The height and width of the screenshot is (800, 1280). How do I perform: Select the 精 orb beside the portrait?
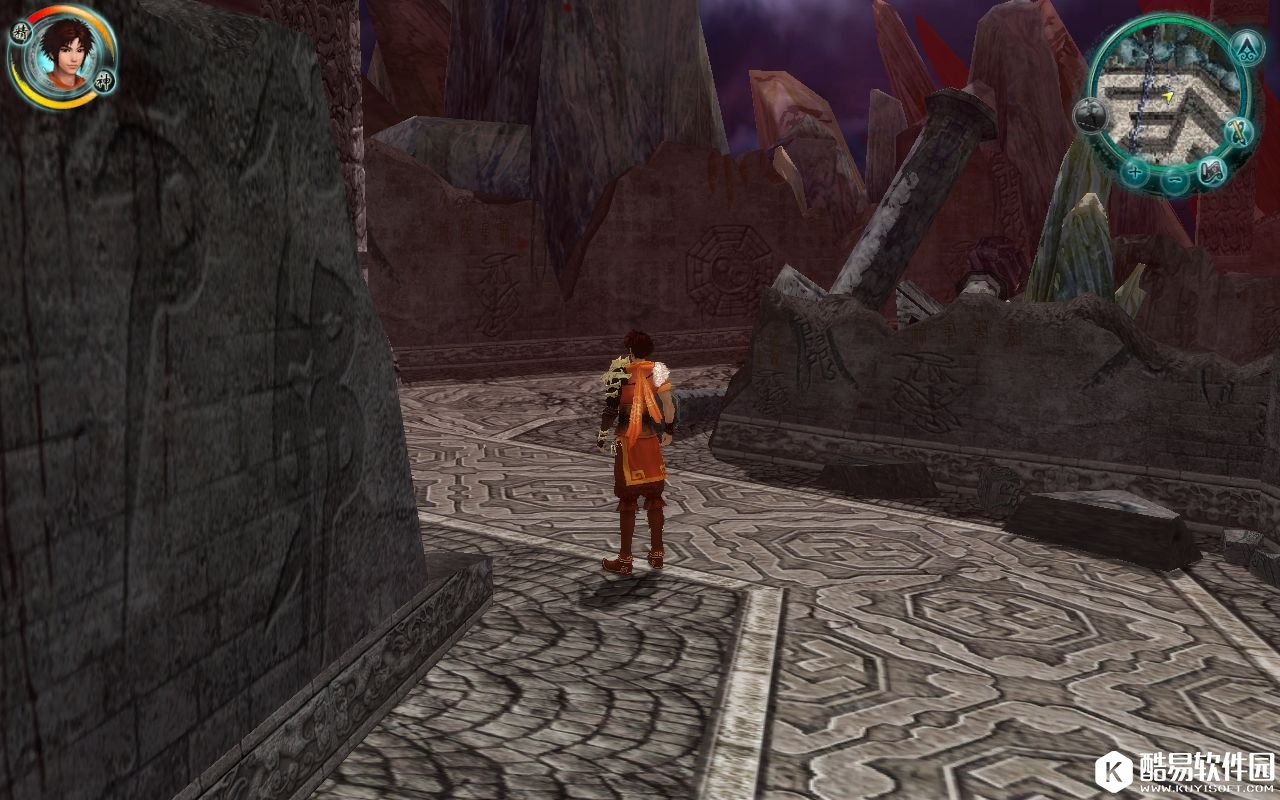tap(20, 31)
